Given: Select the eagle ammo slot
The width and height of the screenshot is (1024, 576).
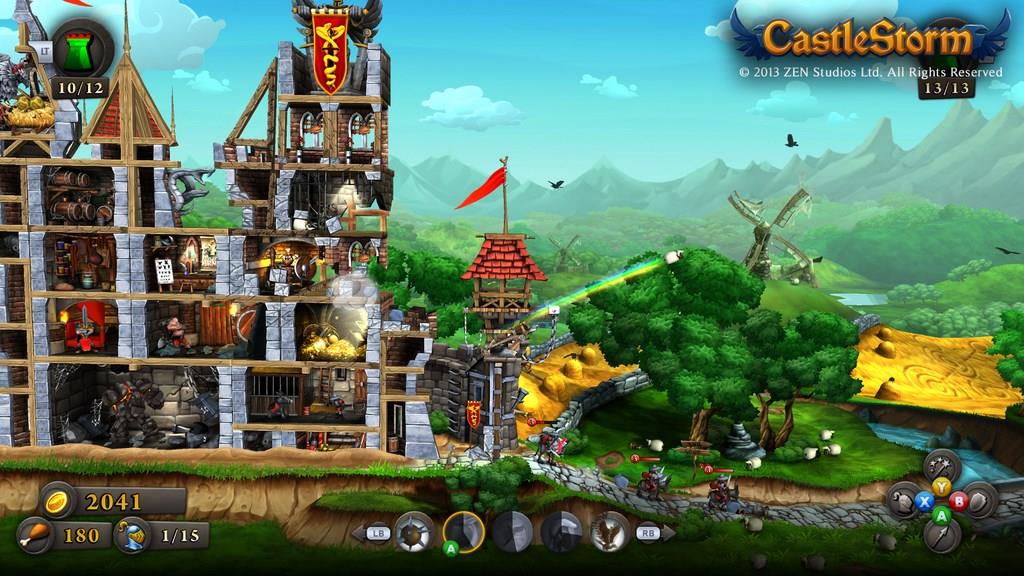Looking at the screenshot, I should 609,532.
